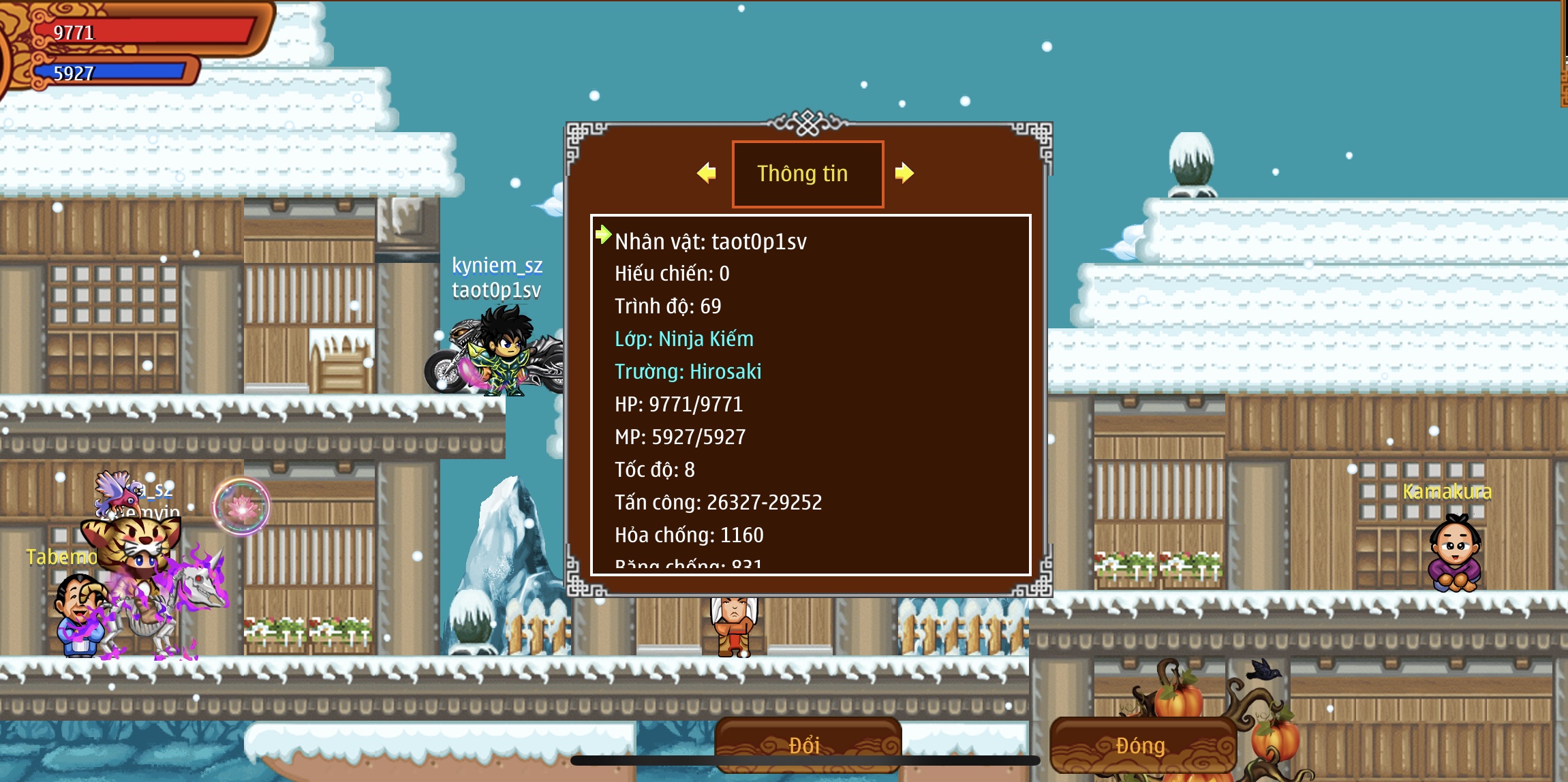This screenshot has width=1568, height=782.
Task: Select the Hỏa chống: 1160 row
Action: click(689, 535)
